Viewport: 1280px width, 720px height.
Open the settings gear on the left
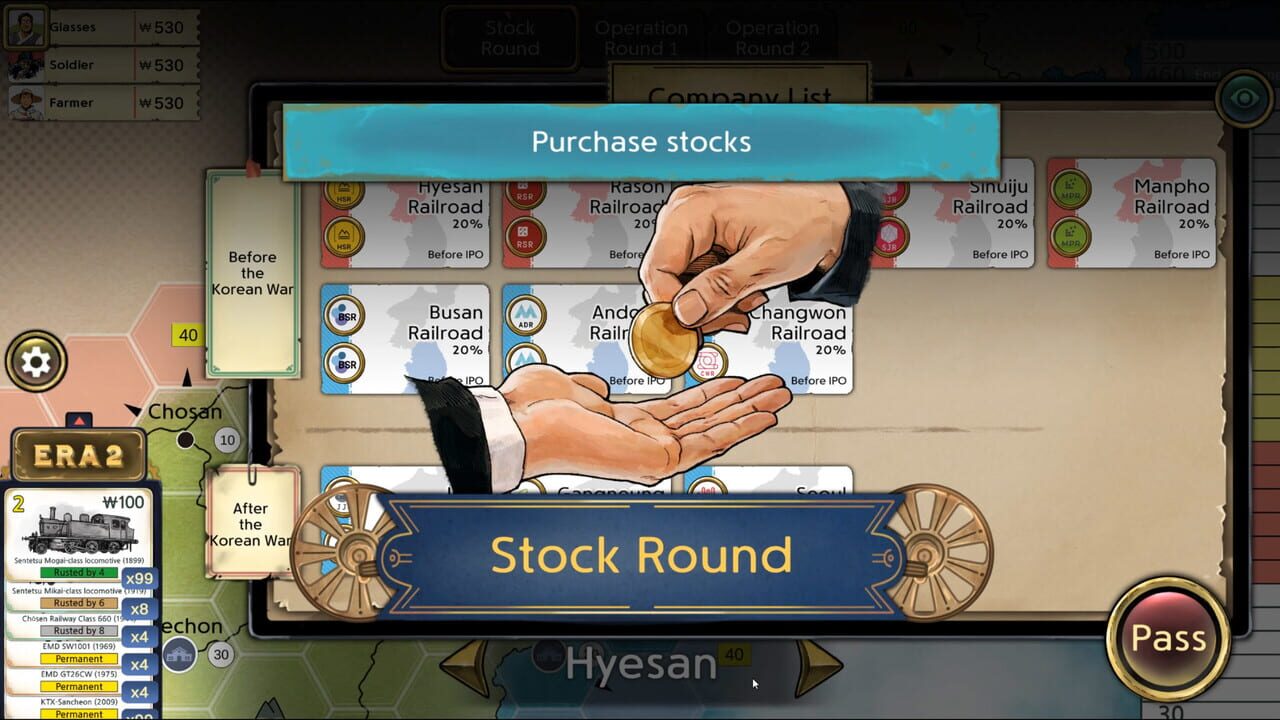point(36,360)
